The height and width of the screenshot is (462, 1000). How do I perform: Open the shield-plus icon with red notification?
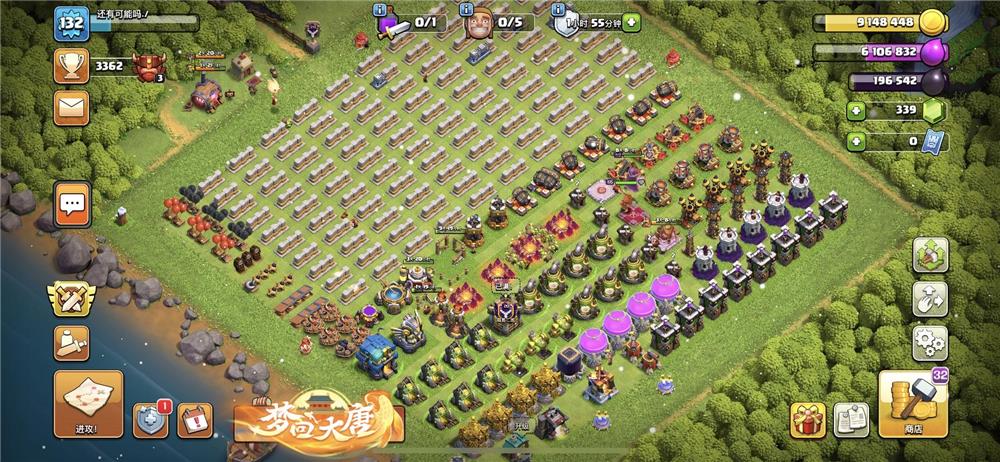point(150,420)
